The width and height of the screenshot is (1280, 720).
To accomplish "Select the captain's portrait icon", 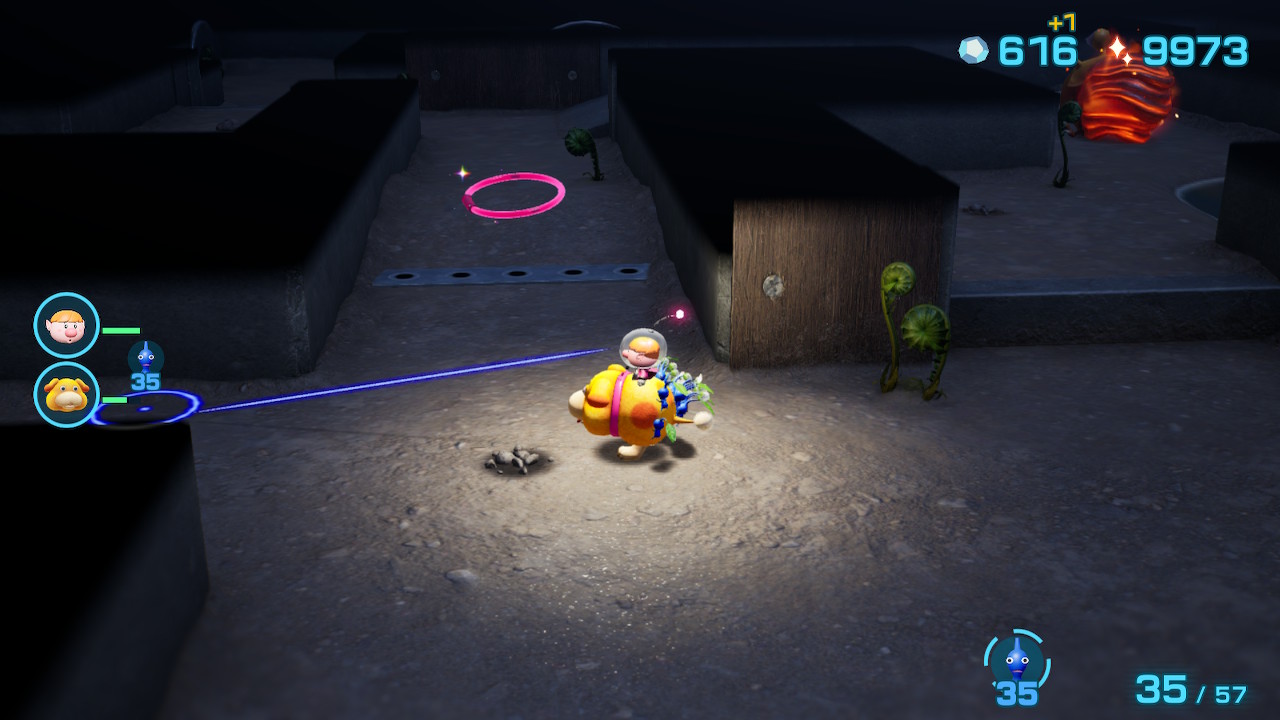I will click(67, 325).
